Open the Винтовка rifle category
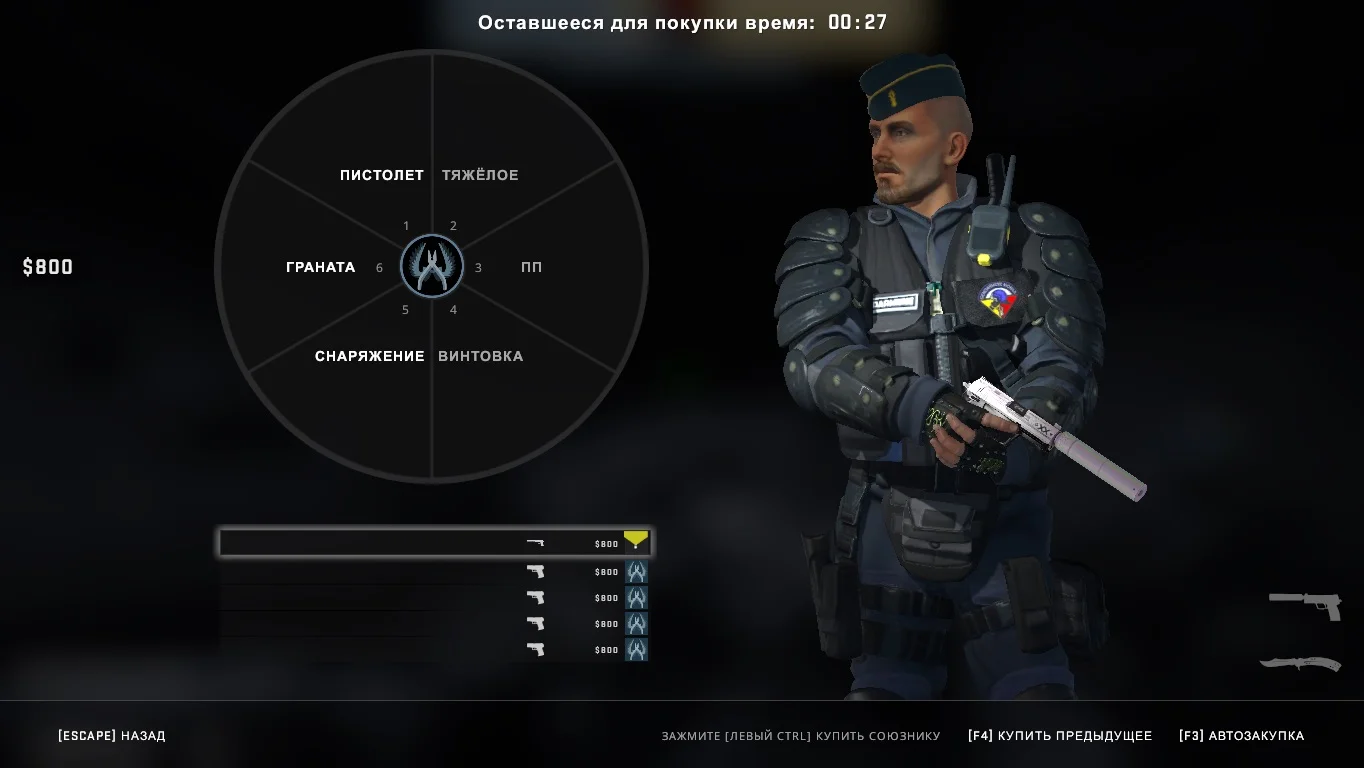The image size is (1364, 768). click(480, 356)
